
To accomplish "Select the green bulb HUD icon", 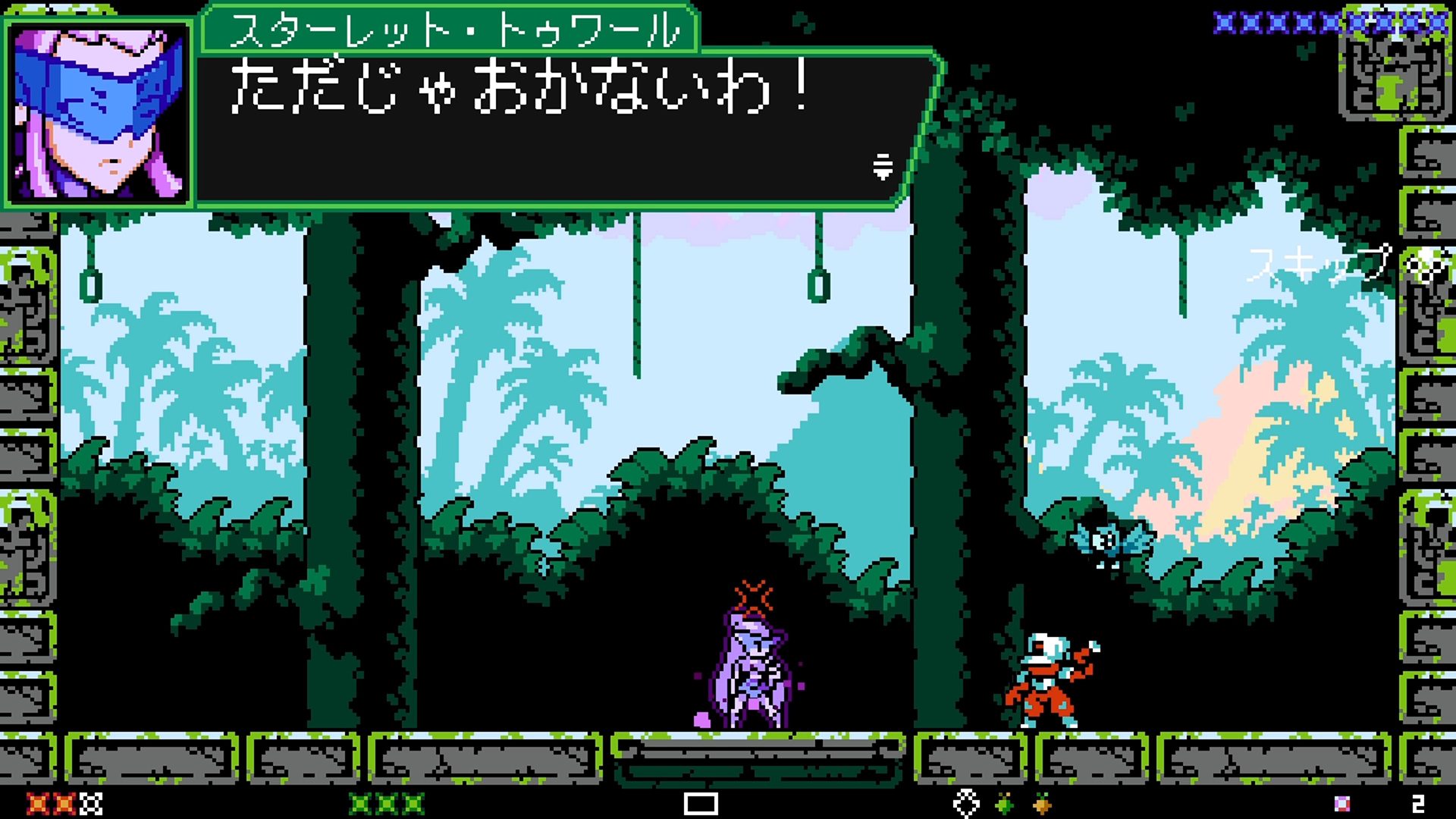I will [x=1005, y=803].
